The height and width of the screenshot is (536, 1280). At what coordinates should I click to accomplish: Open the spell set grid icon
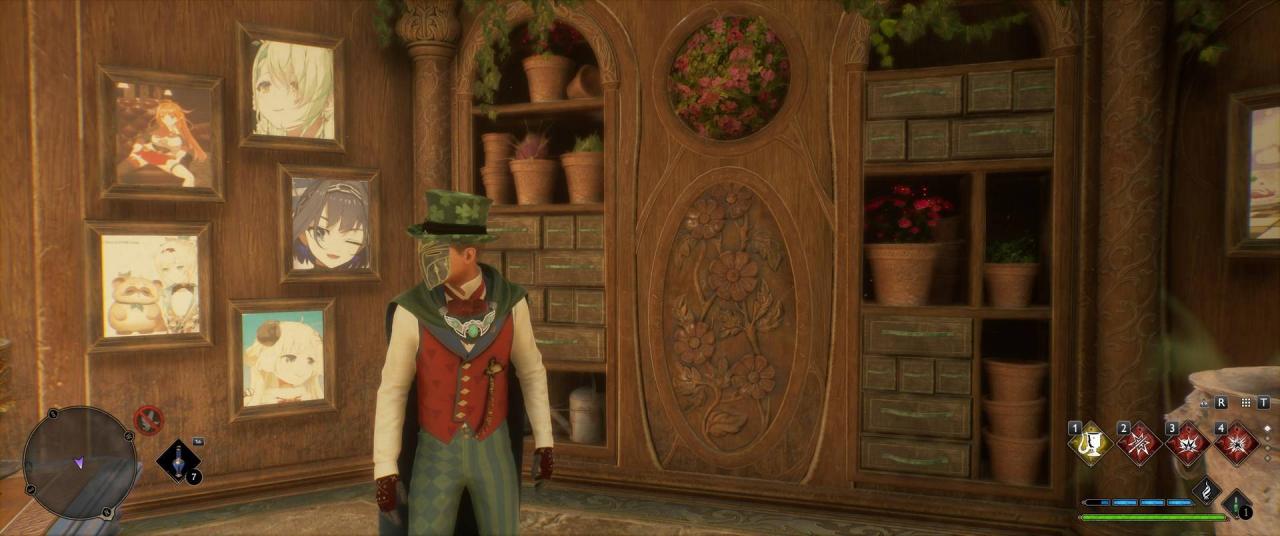[1245, 402]
